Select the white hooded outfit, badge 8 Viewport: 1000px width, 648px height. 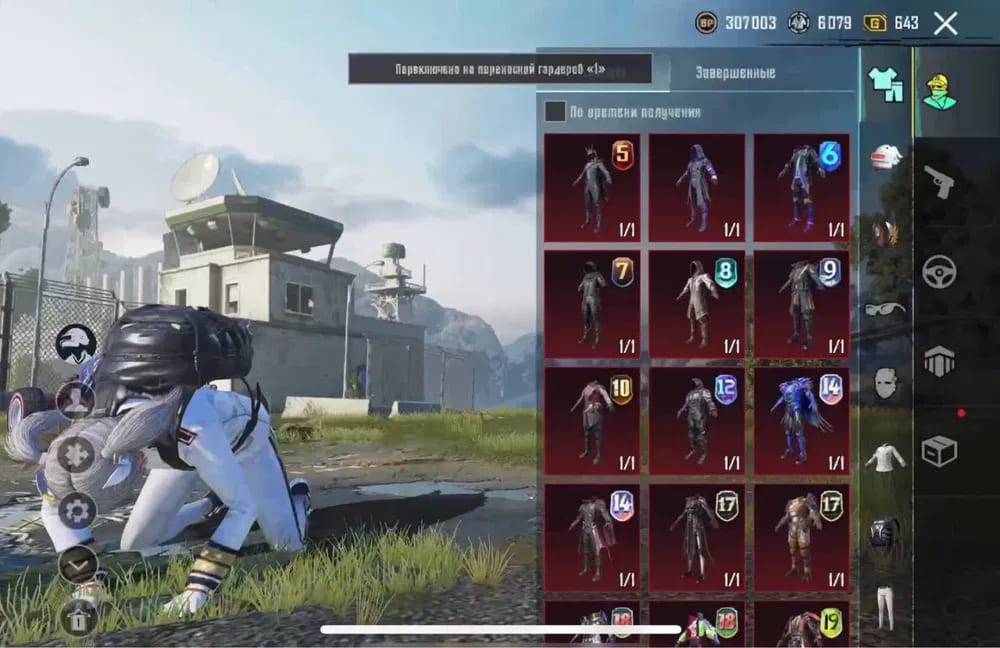(x=697, y=304)
